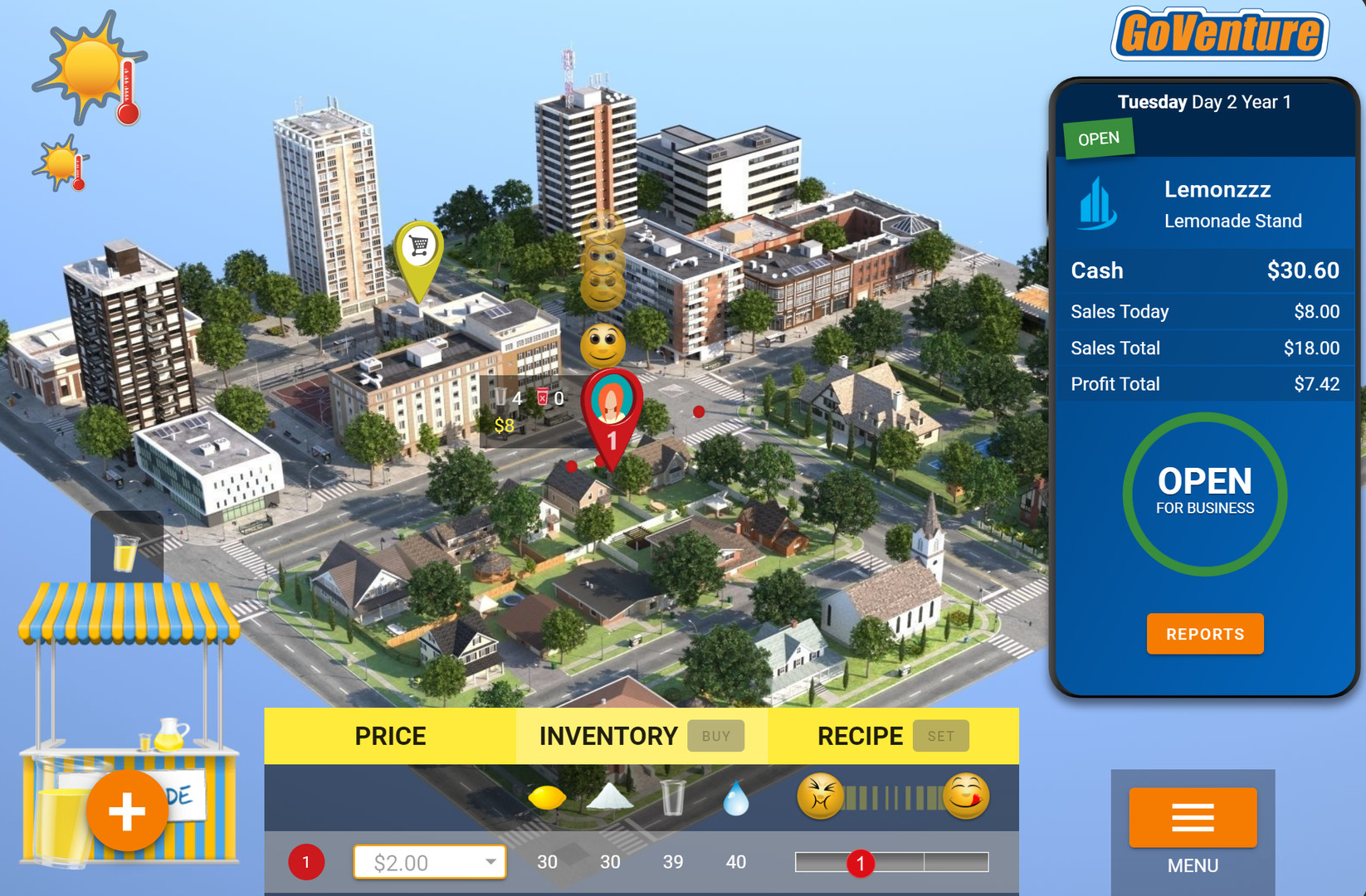Click the happy licking face recipe icon

[963, 795]
